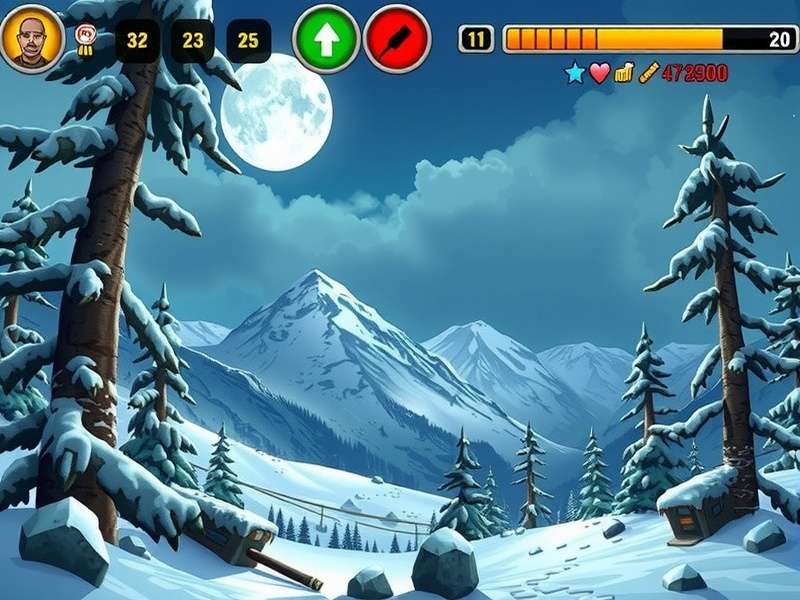This screenshot has height=600, width=800.
Task: Click the green up-arrow button
Action: click(326, 39)
